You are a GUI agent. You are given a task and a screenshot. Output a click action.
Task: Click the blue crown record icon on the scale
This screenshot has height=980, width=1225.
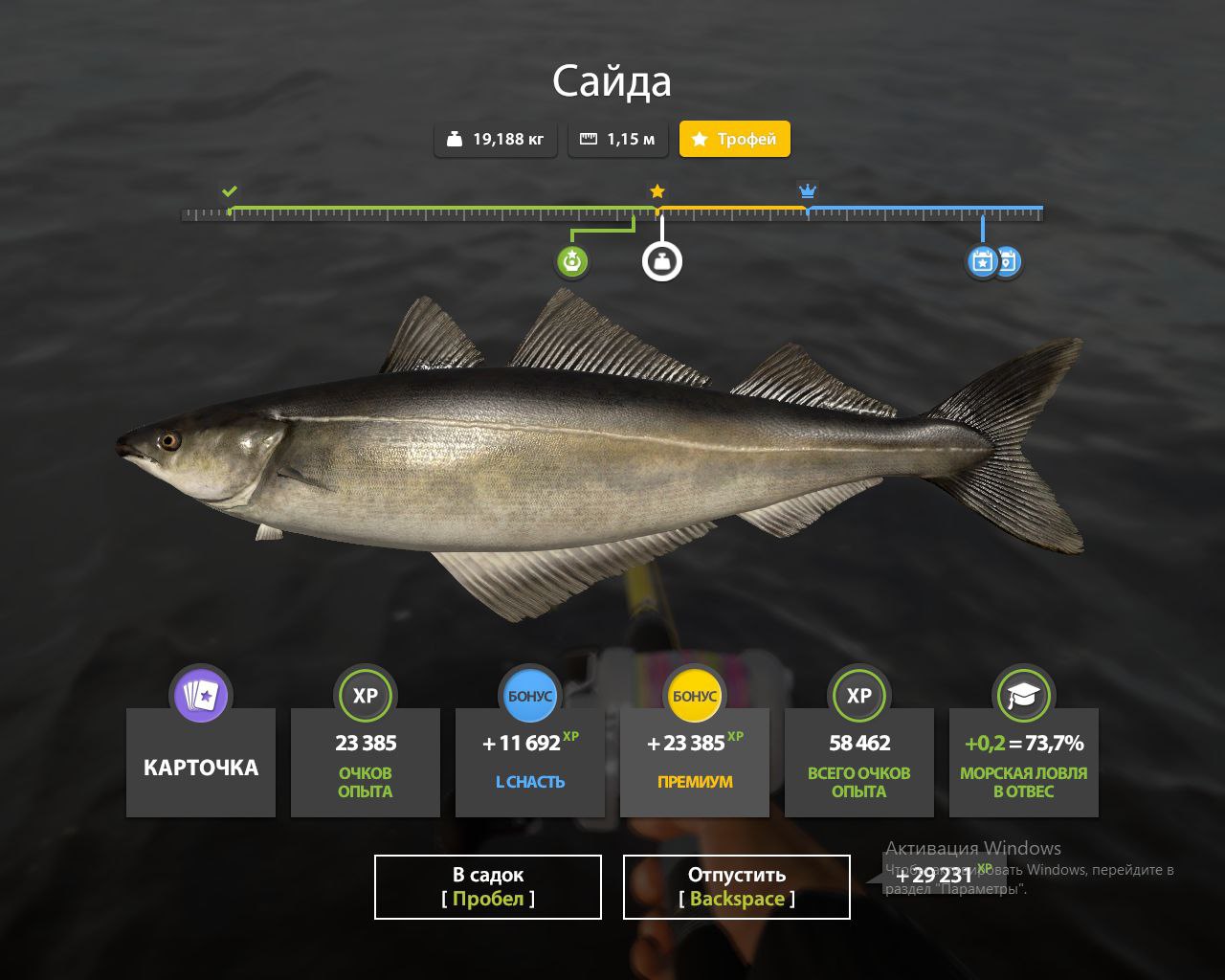pyautogui.click(x=808, y=190)
